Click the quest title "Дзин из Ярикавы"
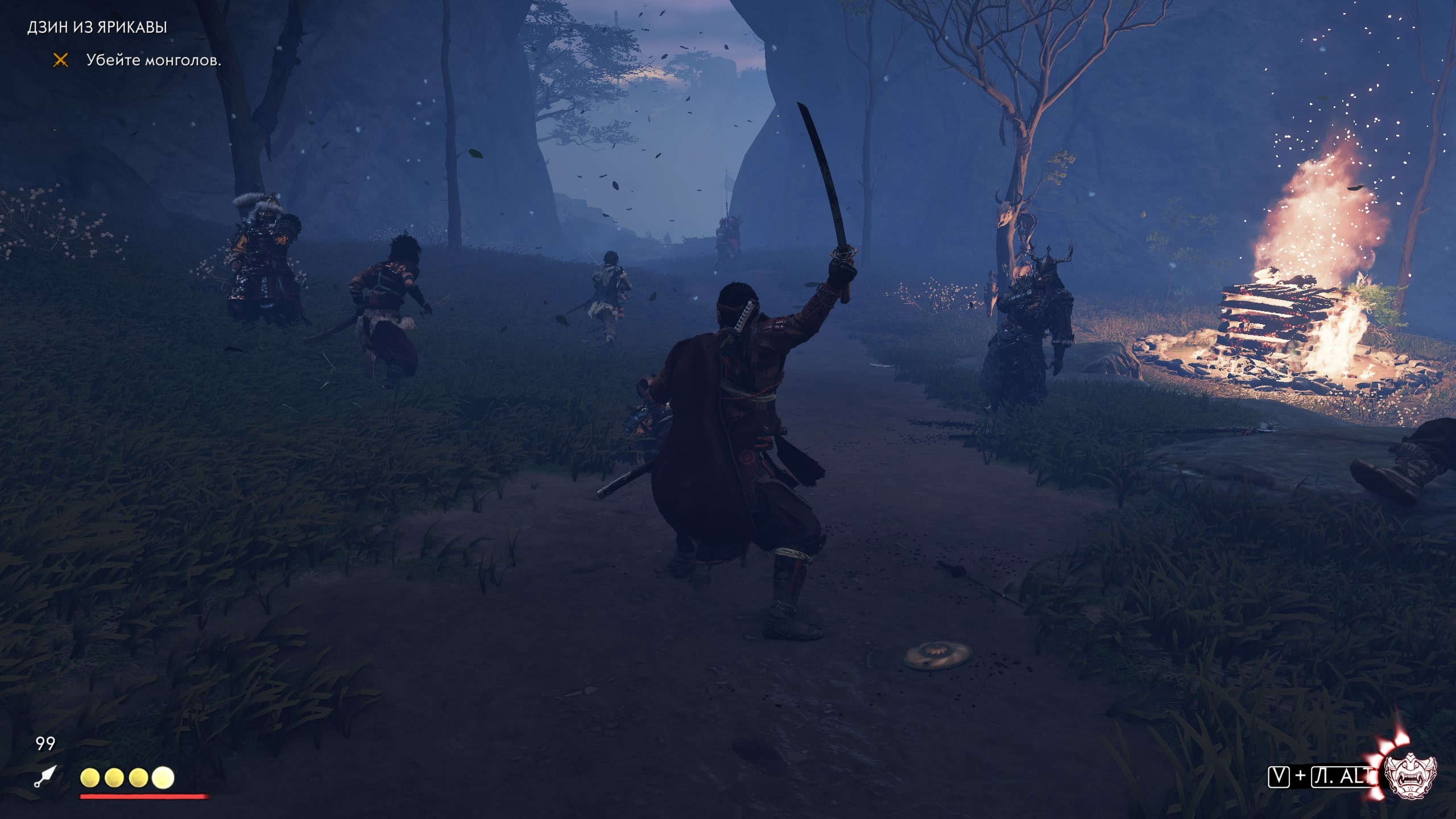 coord(97,27)
